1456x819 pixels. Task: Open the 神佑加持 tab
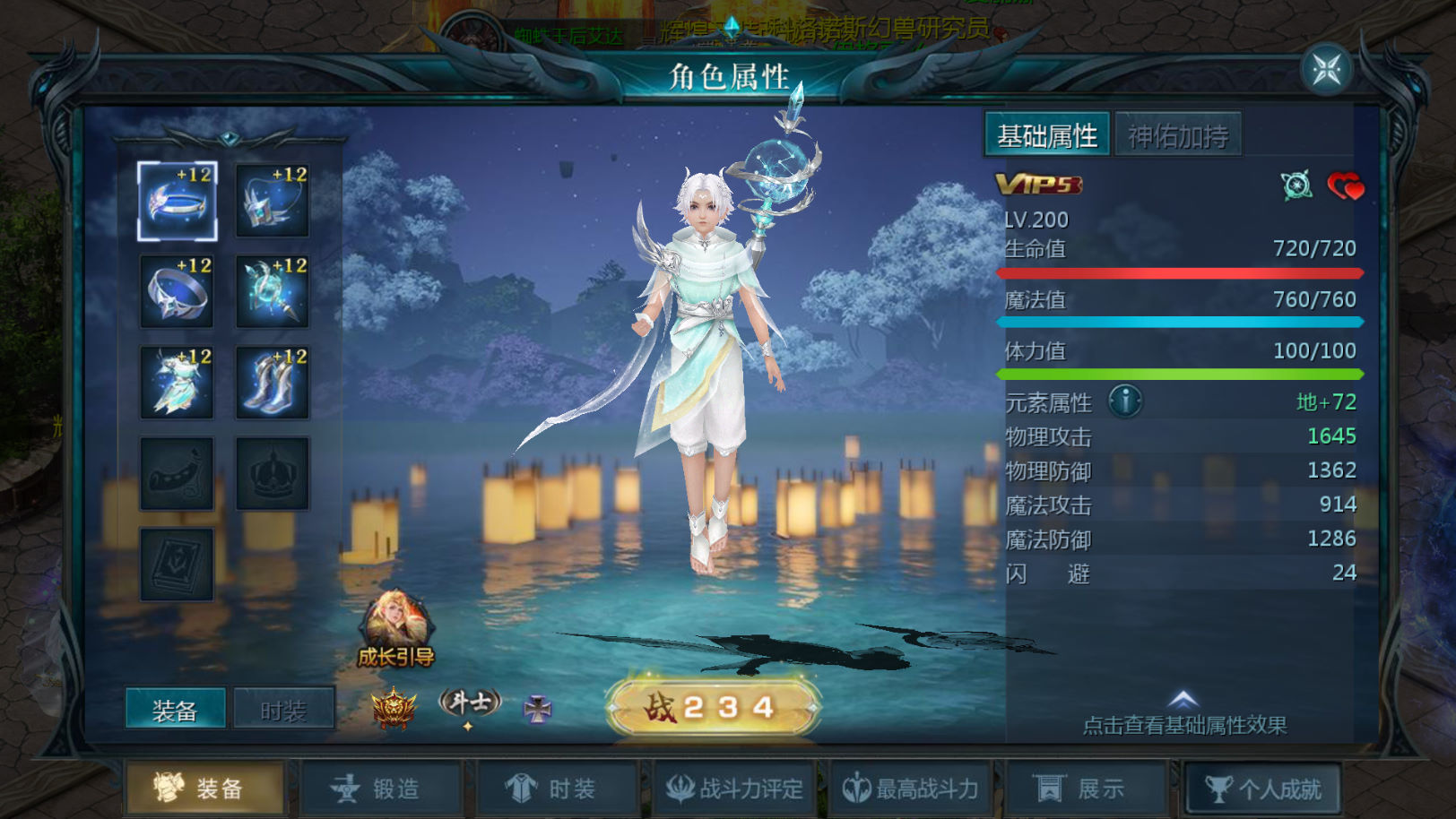pyautogui.click(x=1178, y=136)
